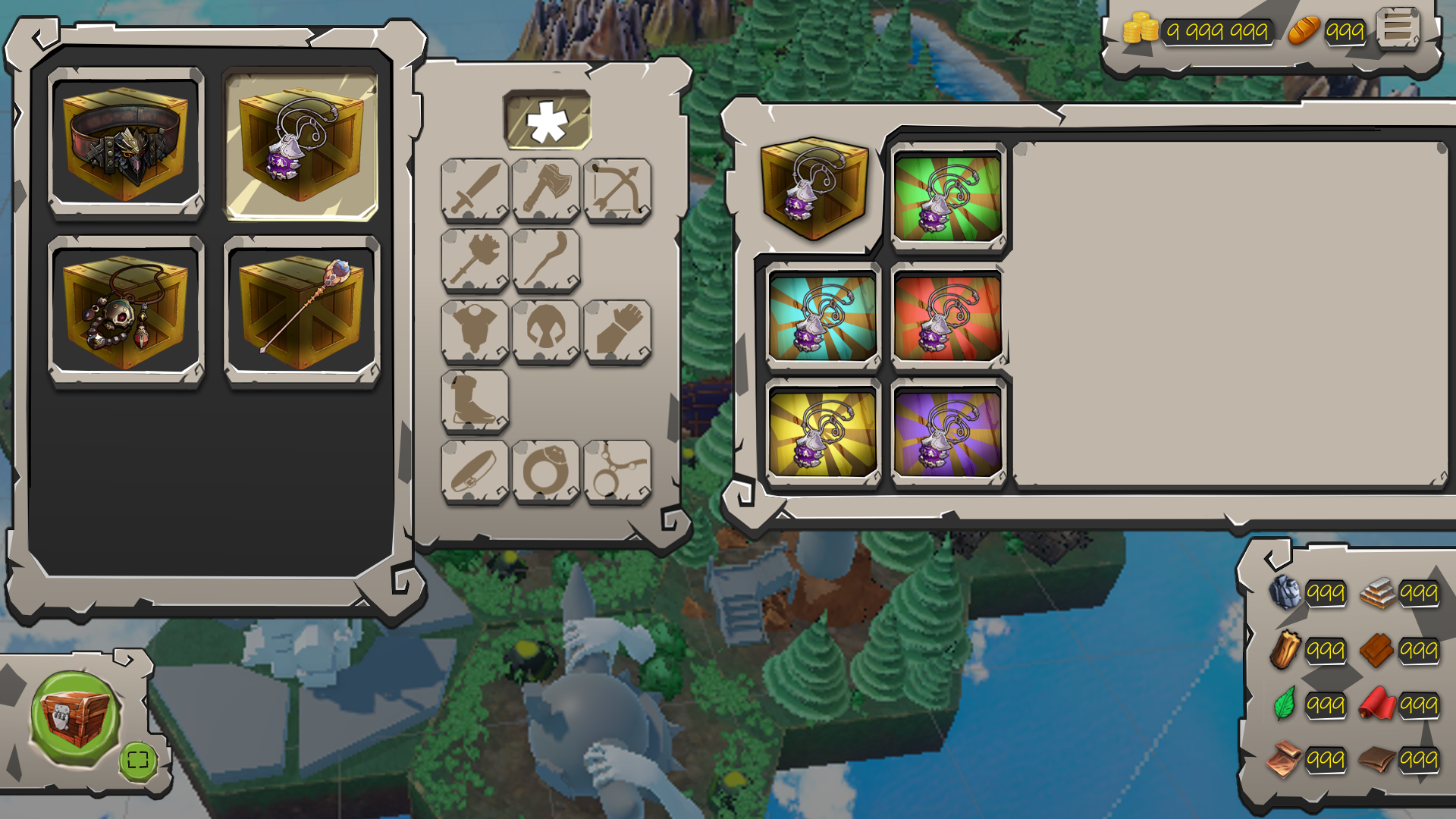Viewport: 1456px width, 819px height.
Task: Filter by gloves category
Action: click(617, 331)
